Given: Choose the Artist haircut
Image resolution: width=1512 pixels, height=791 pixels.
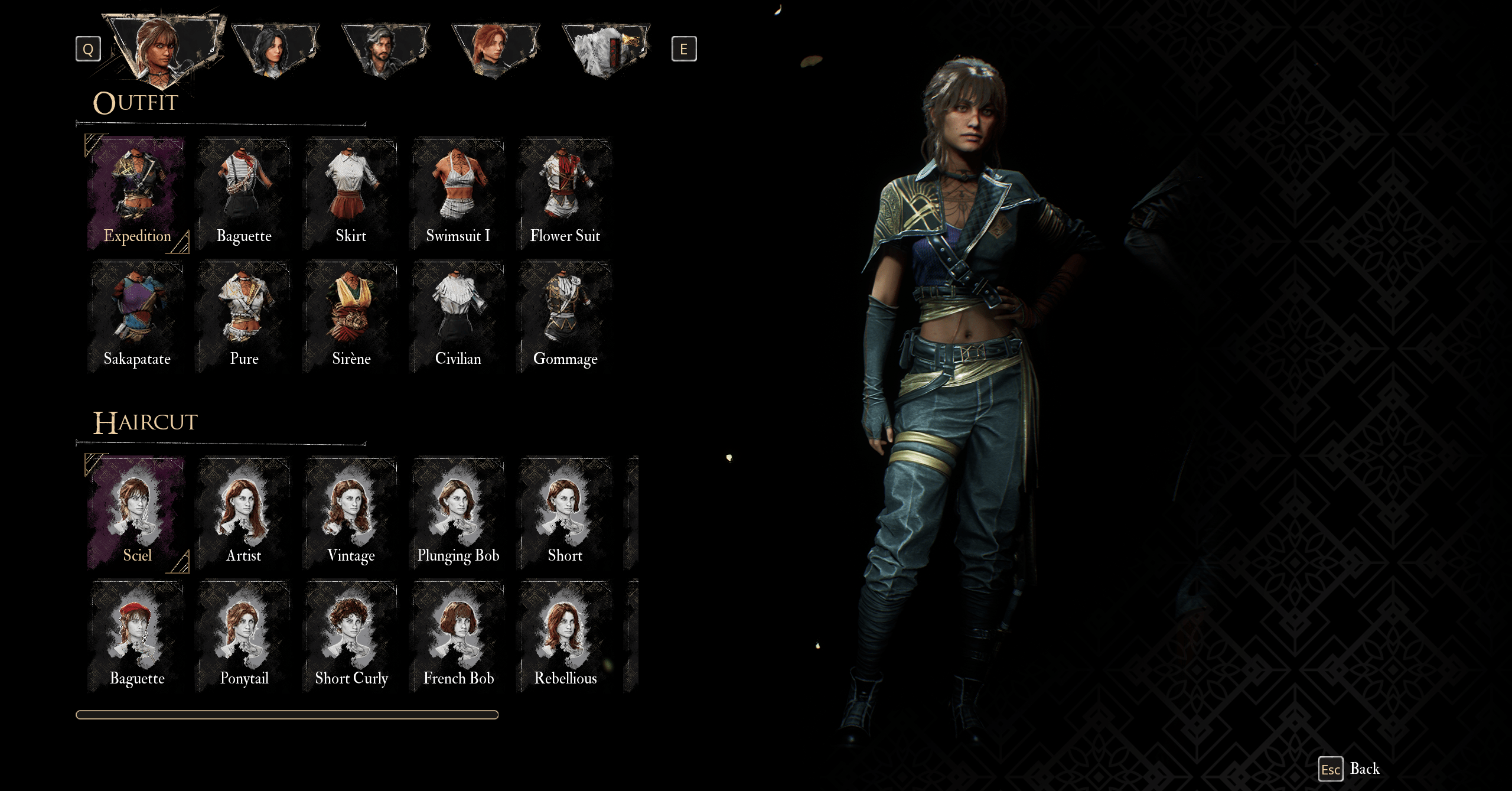Looking at the screenshot, I should click(x=244, y=513).
